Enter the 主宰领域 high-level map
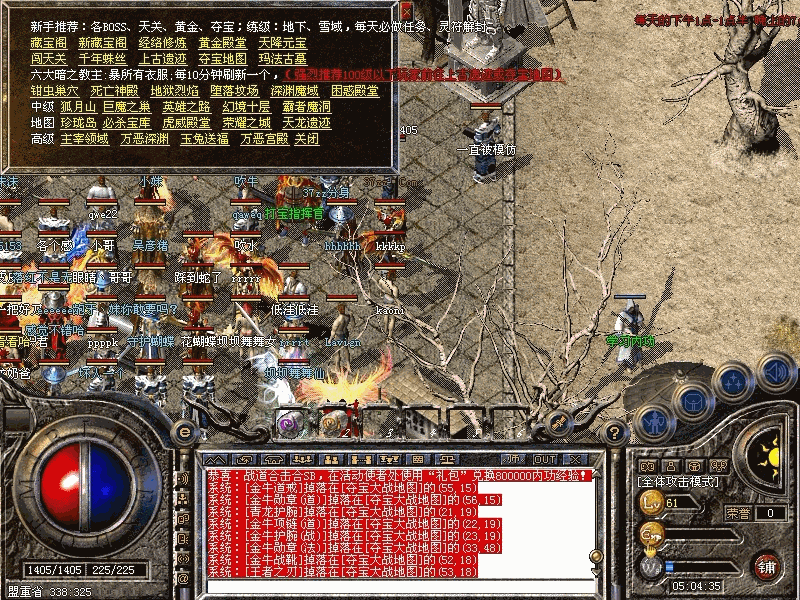The height and width of the screenshot is (600, 800). (x=84, y=139)
